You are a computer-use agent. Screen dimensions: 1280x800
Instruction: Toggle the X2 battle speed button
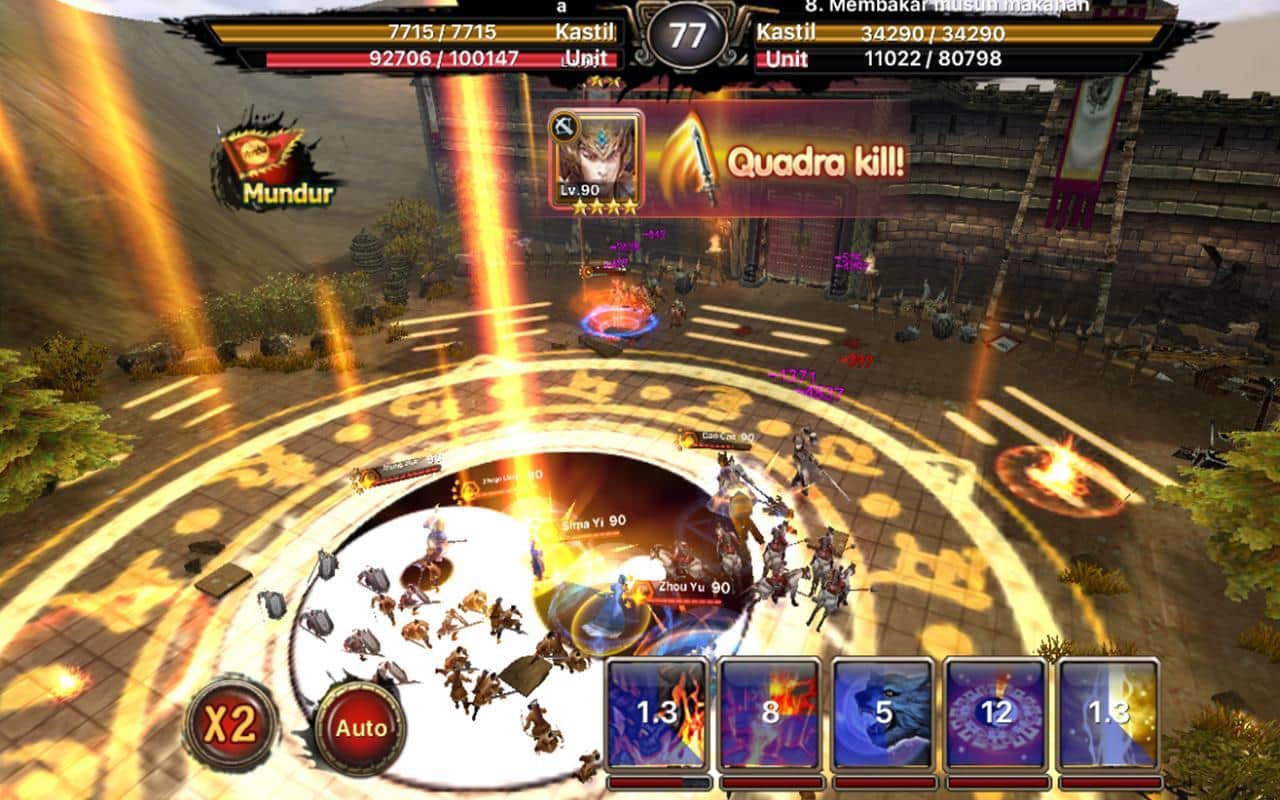pos(231,725)
